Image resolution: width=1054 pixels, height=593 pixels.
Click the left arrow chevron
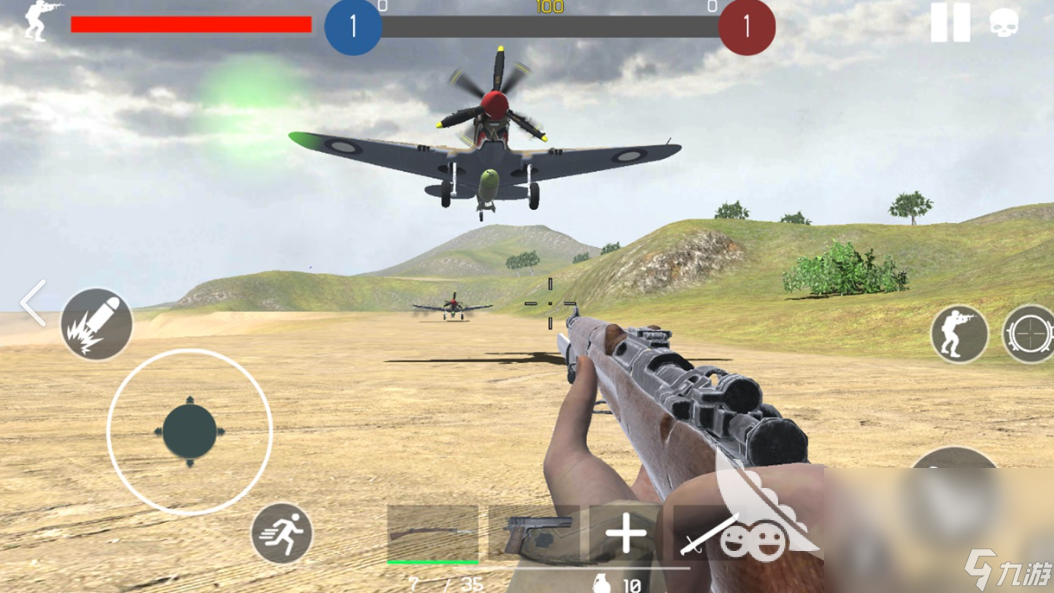coord(33,303)
